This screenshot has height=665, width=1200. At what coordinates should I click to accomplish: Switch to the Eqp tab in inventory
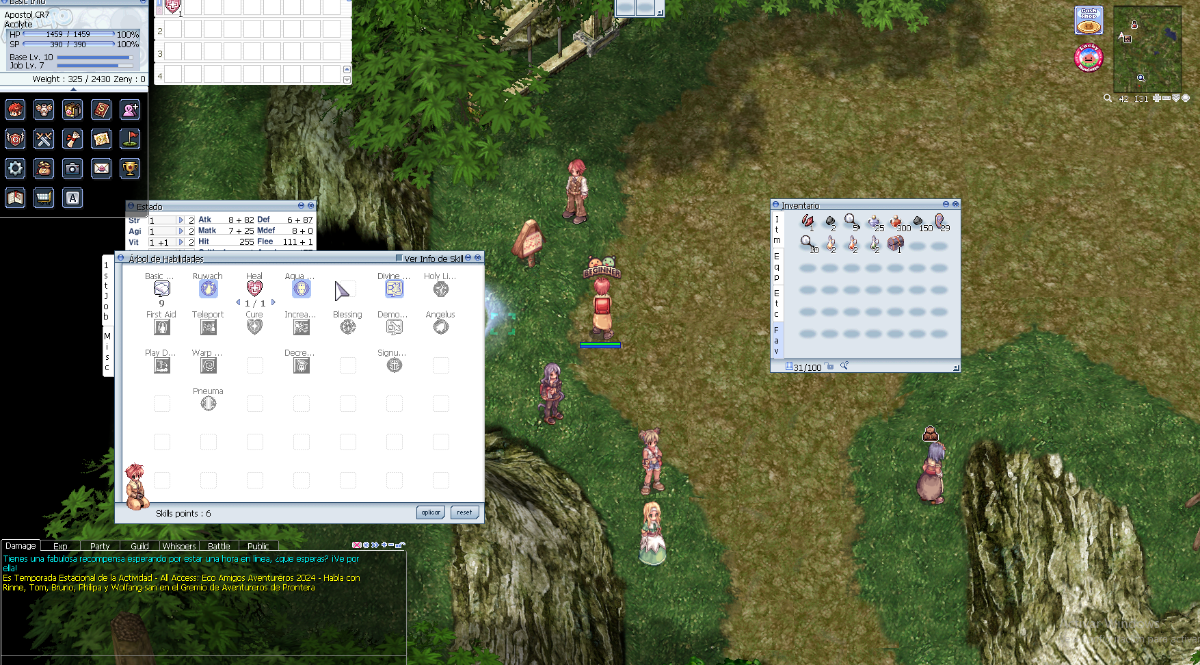click(x=777, y=265)
